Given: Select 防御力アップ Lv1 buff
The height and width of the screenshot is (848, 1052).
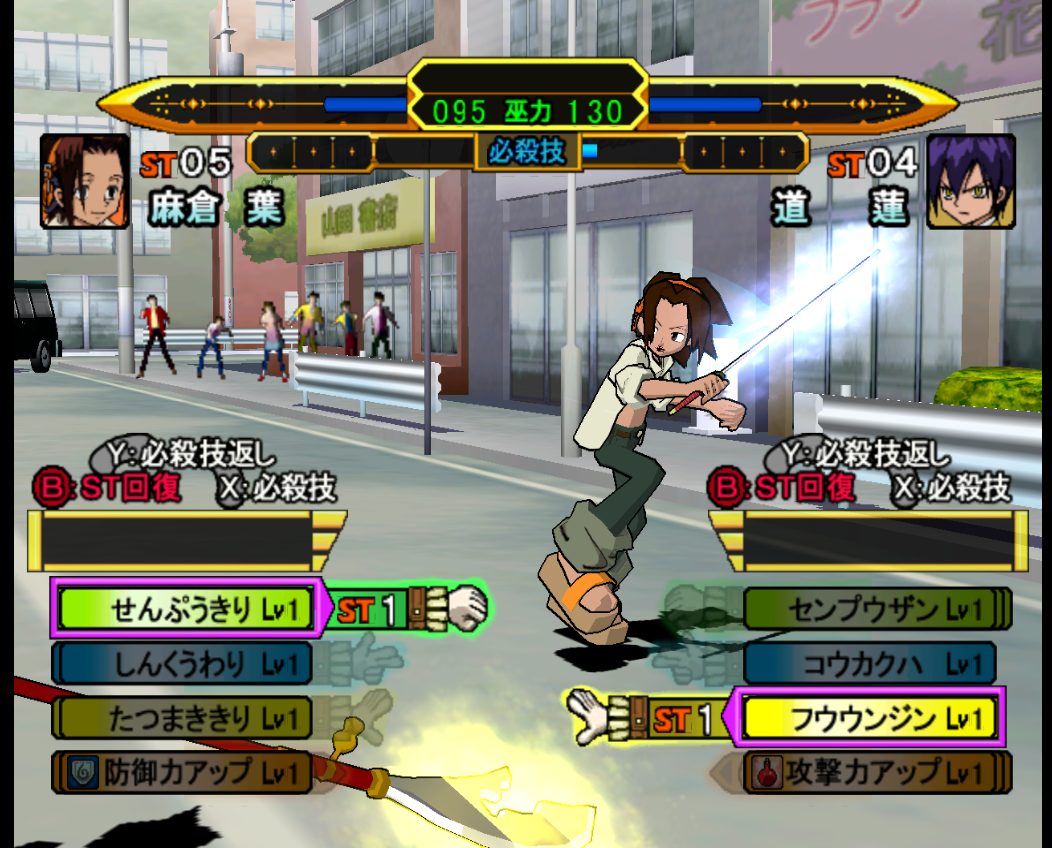Looking at the screenshot, I should tap(183, 772).
